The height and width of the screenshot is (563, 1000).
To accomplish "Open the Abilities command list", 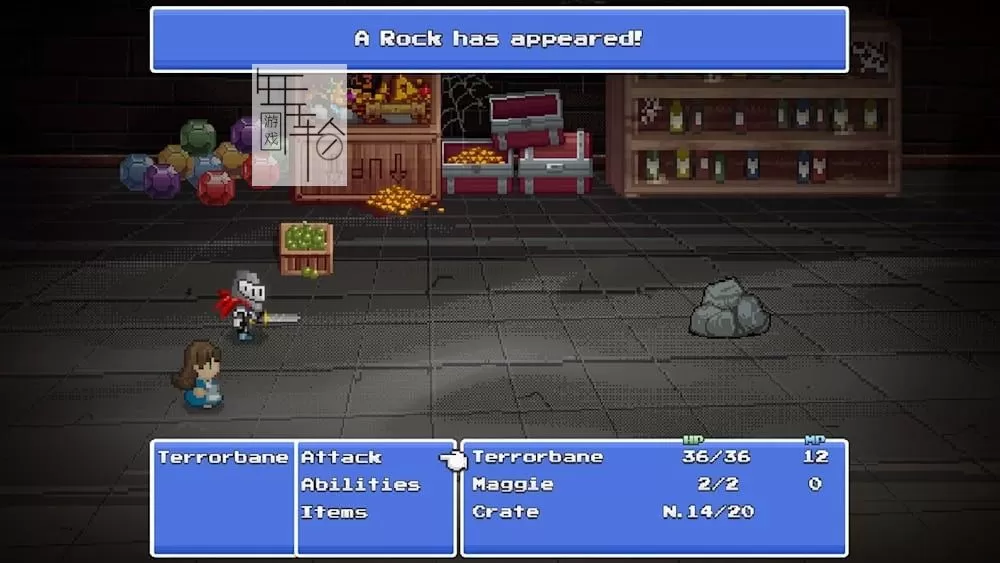I will [360, 484].
